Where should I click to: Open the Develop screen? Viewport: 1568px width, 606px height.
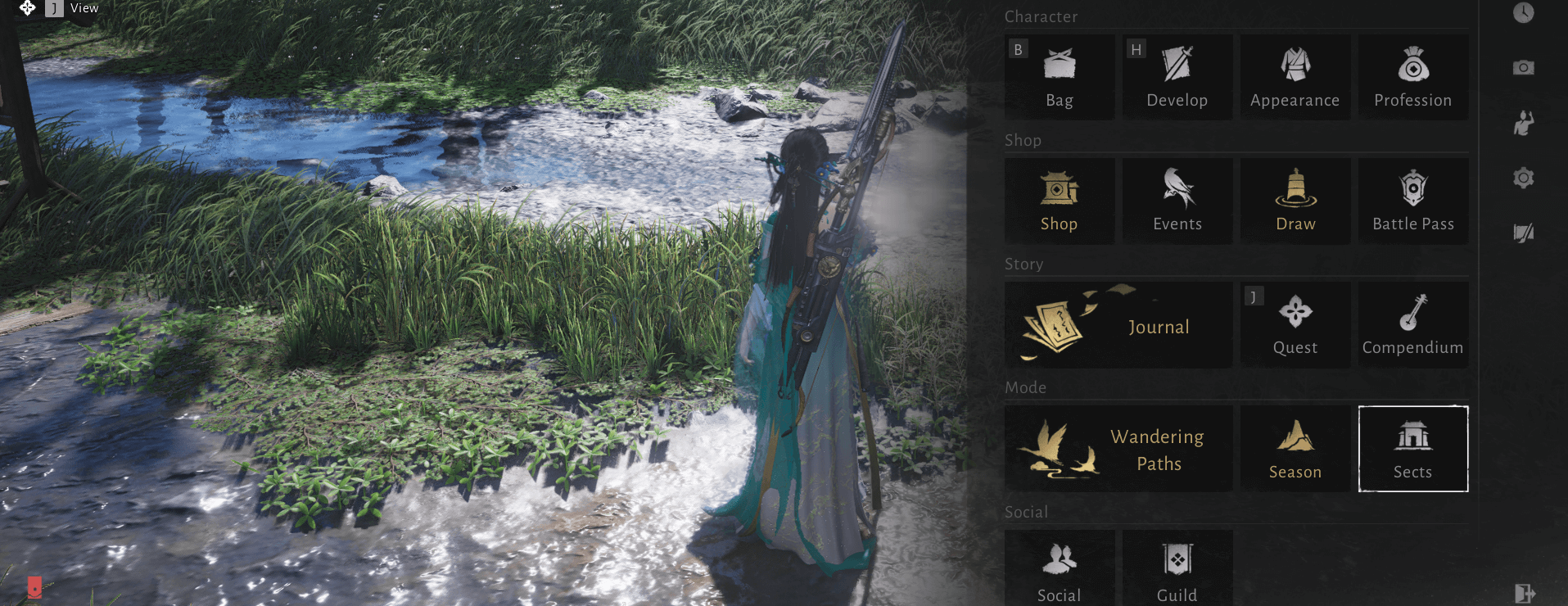tap(1177, 77)
